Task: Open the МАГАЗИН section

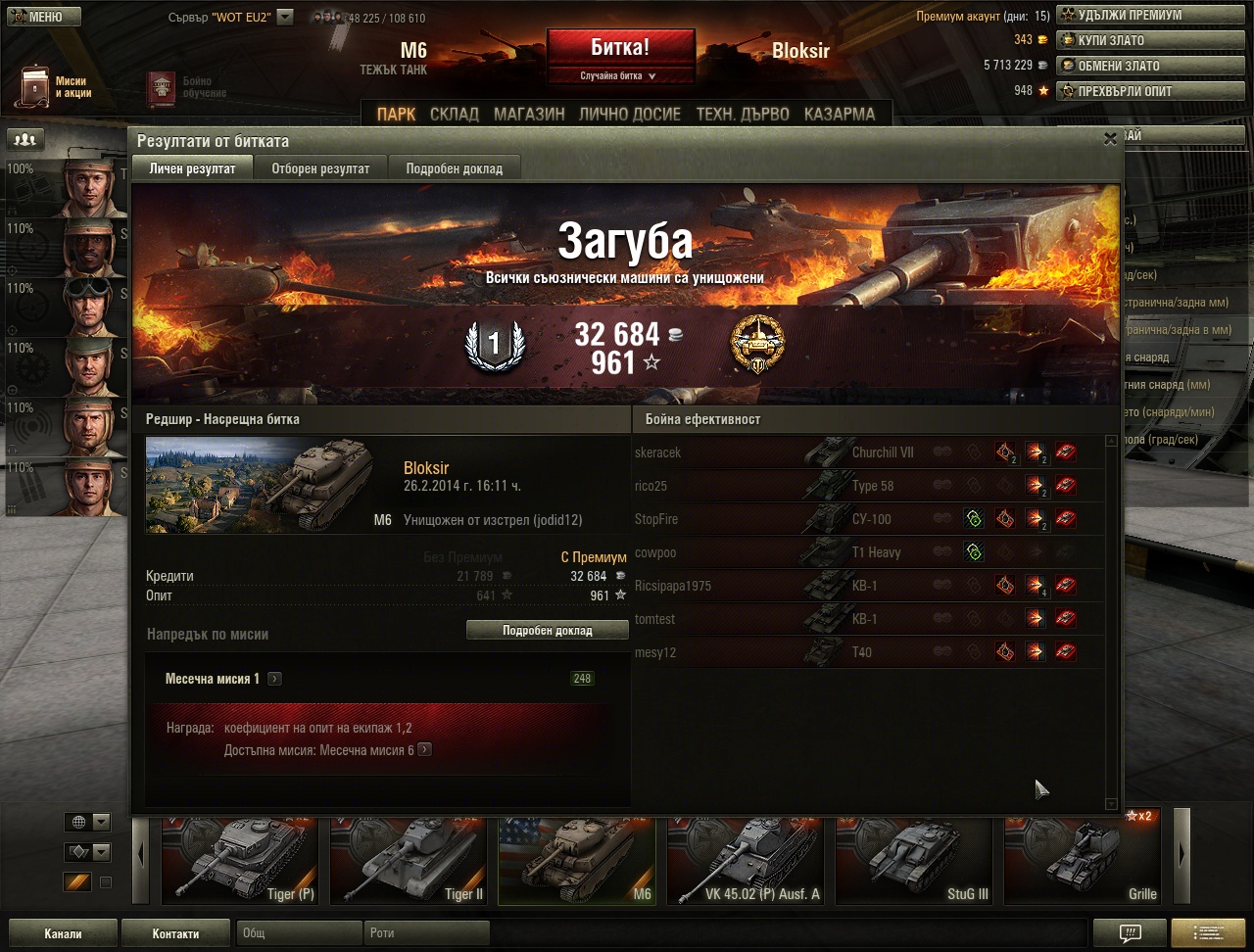Action: [x=529, y=114]
